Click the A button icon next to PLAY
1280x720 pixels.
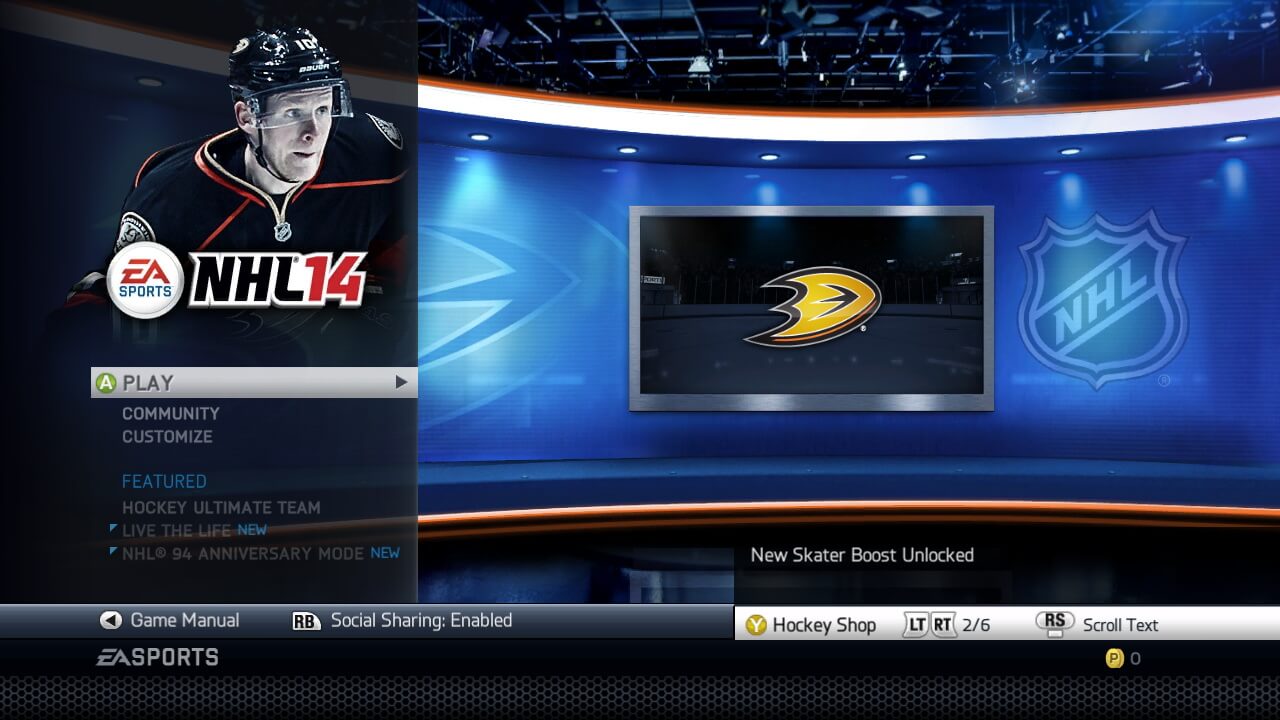(x=106, y=381)
